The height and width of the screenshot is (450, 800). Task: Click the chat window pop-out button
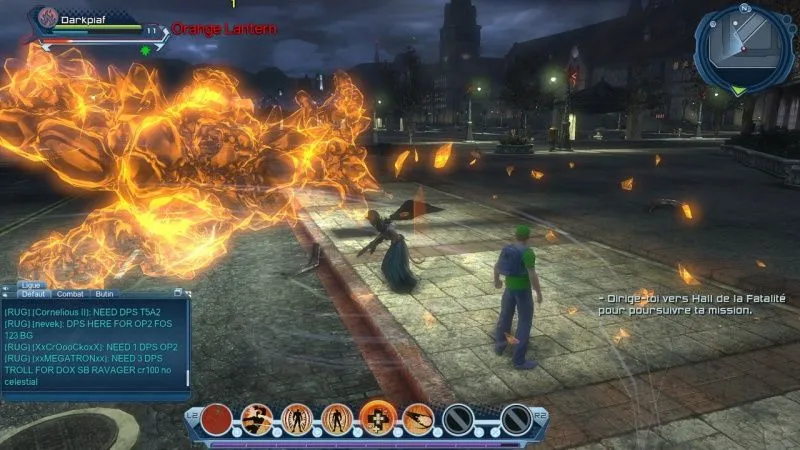[177, 293]
